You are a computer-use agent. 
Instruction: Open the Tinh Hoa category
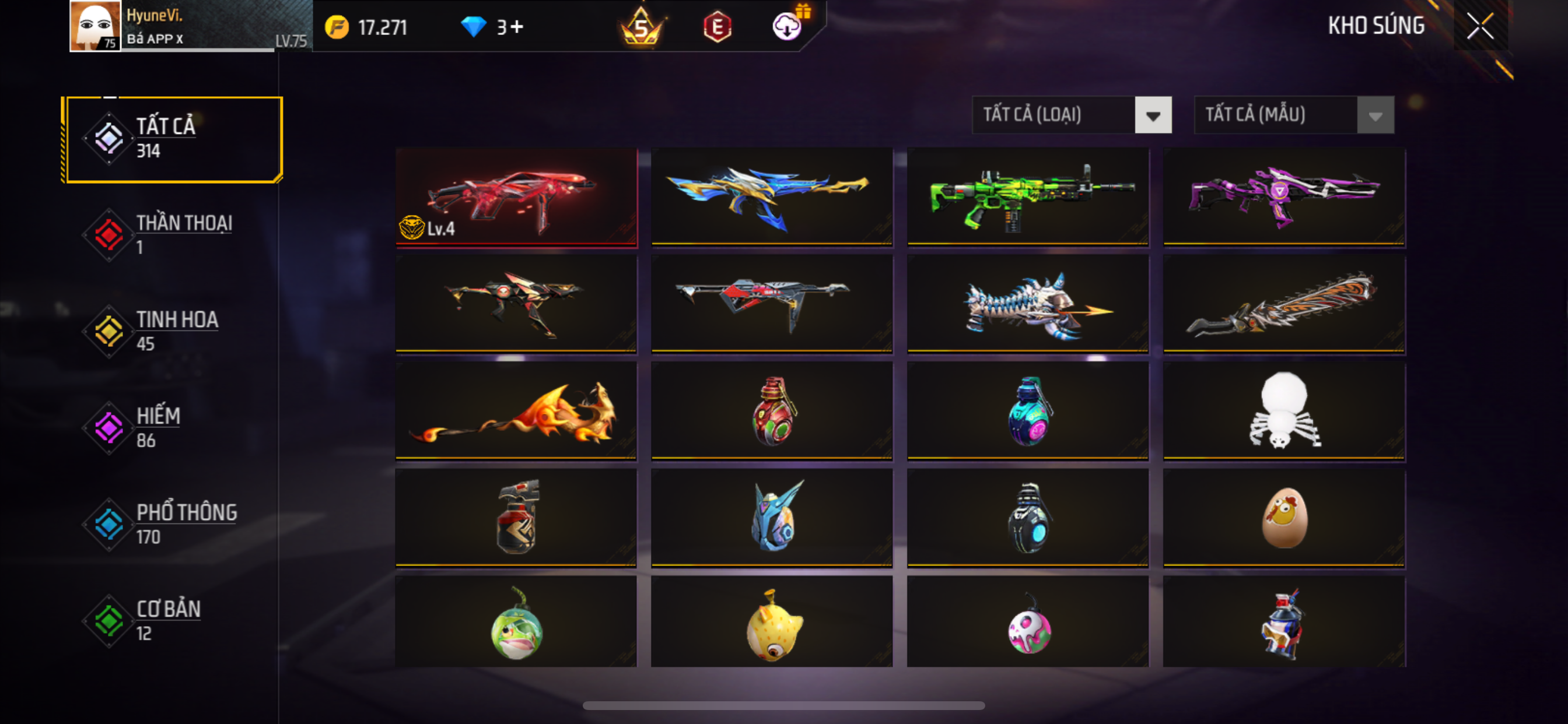pyautogui.click(x=173, y=332)
